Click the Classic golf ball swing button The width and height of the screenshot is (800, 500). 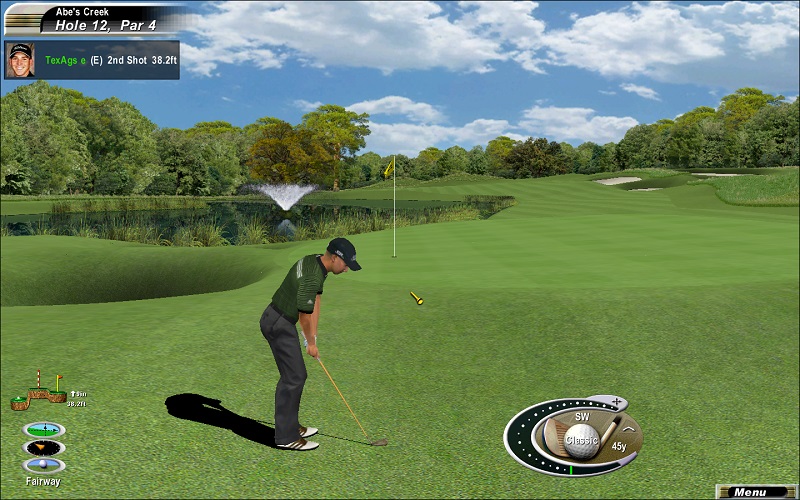point(581,438)
